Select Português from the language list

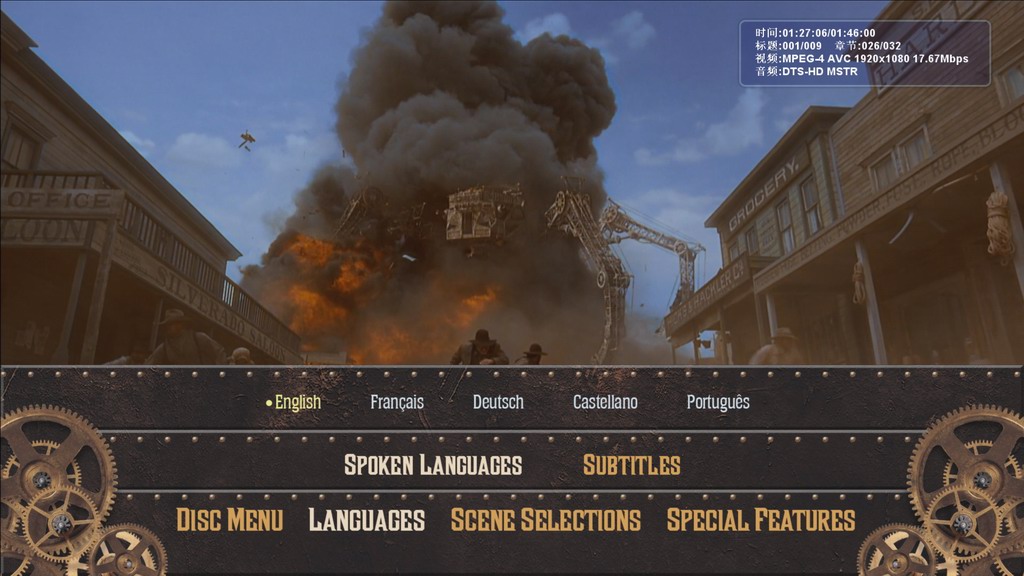pyautogui.click(x=718, y=402)
